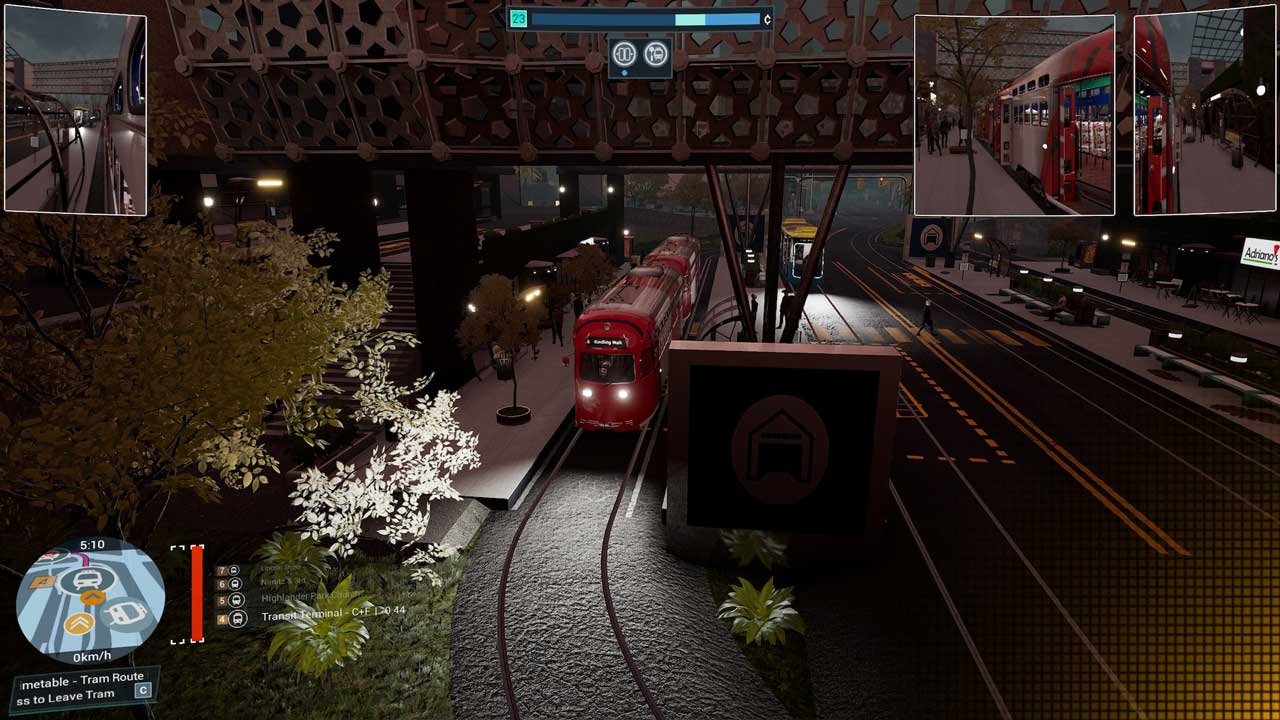Click the open doors status icon
The width and height of the screenshot is (1280, 720).
tap(626, 54)
